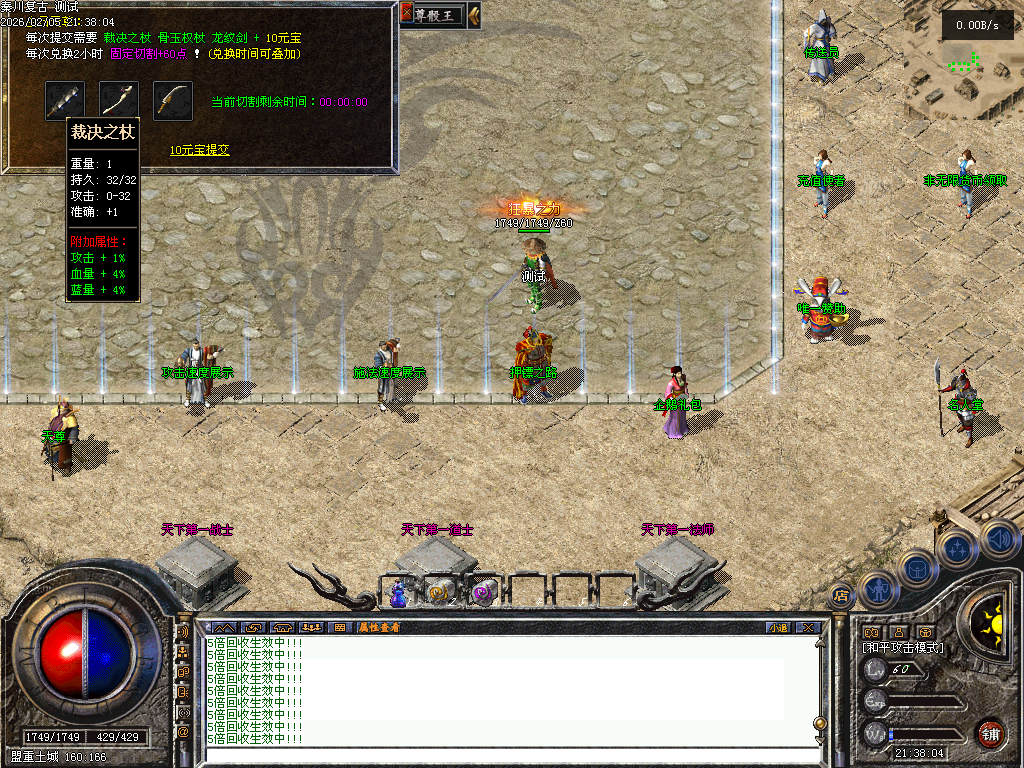This screenshot has height=768, width=1024.
Task: Use the blue potion in quick bar
Action: pos(398,592)
